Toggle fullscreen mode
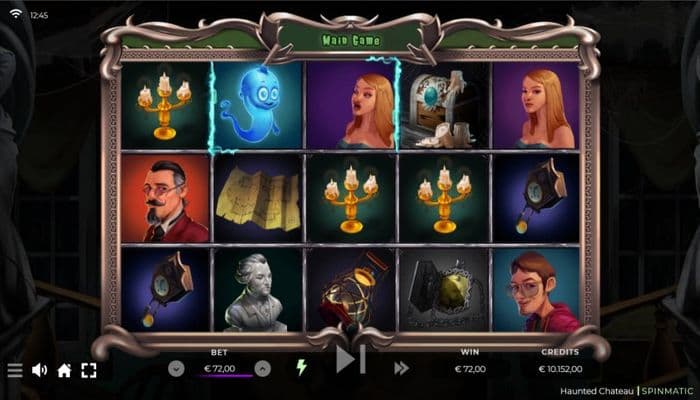Image resolution: width=700 pixels, height=400 pixels. (x=88, y=370)
